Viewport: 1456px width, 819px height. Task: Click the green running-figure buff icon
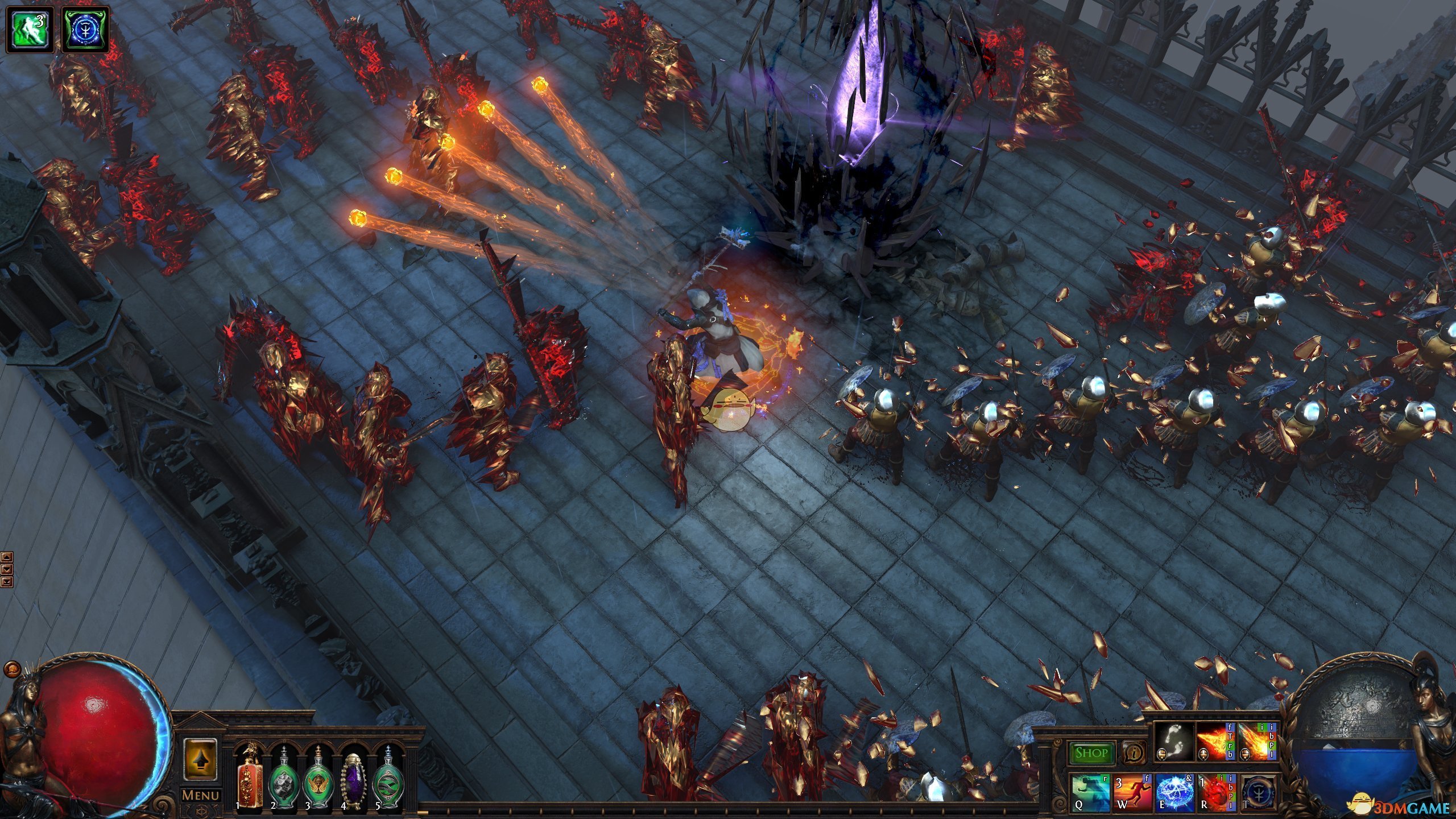tap(30, 30)
